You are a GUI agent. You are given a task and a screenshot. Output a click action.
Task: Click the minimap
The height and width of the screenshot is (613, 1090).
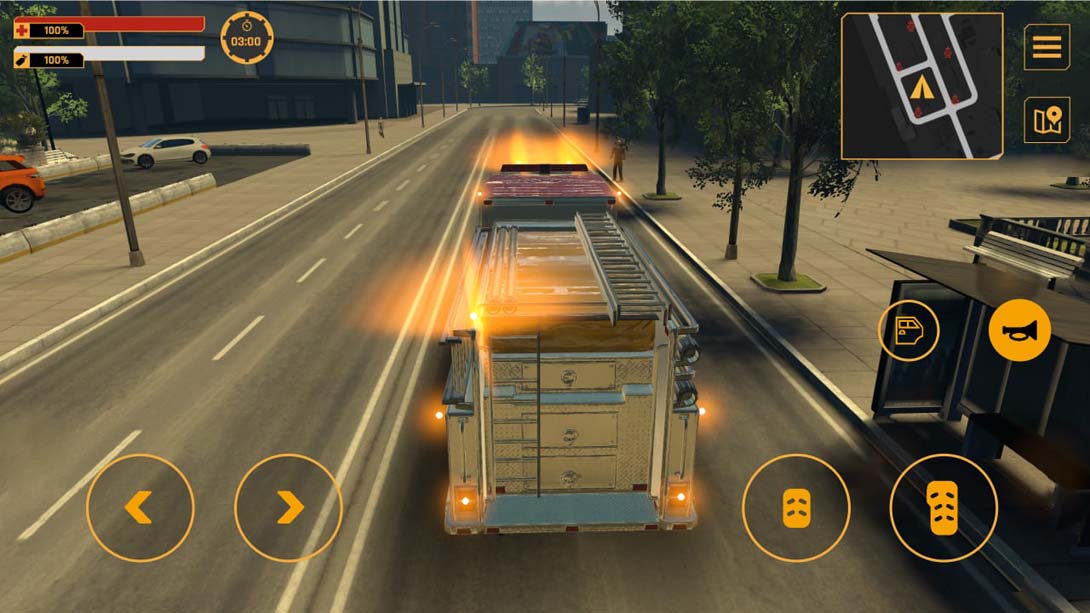point(921,86)
